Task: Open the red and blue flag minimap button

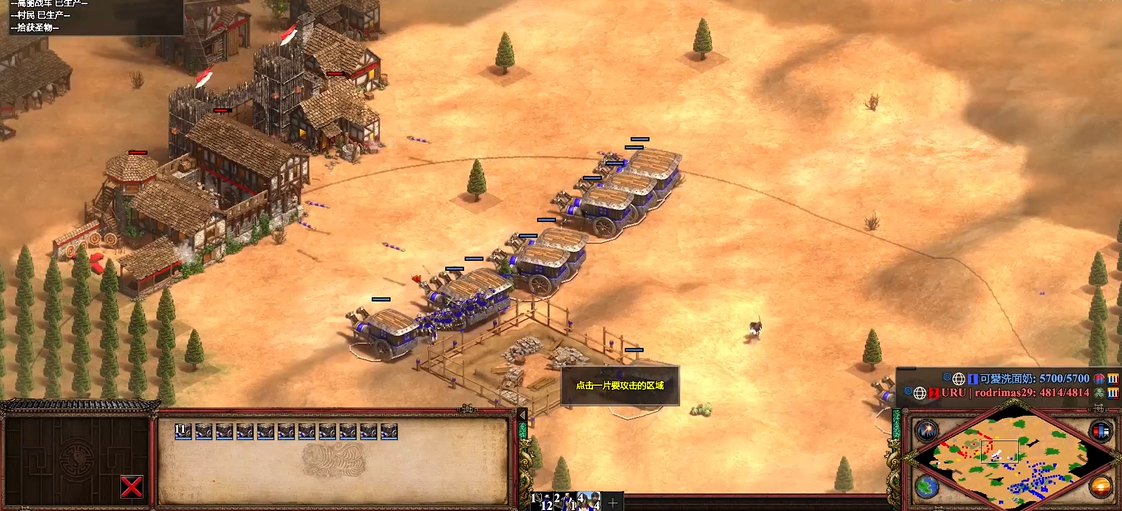Action: (x=1100, y=431)
